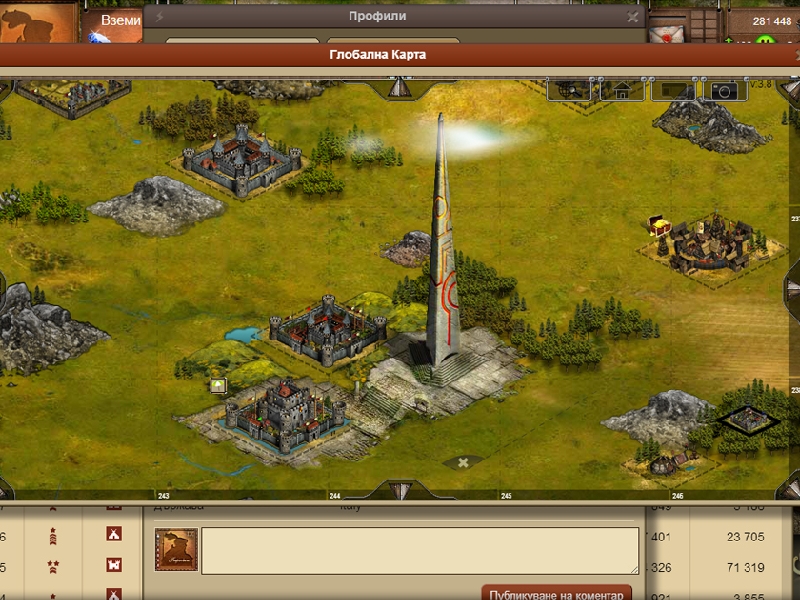The height and width of the screenshot is (600, 800).
Task: Toggle the dark rectangle map button
Action: coord(672,91)
